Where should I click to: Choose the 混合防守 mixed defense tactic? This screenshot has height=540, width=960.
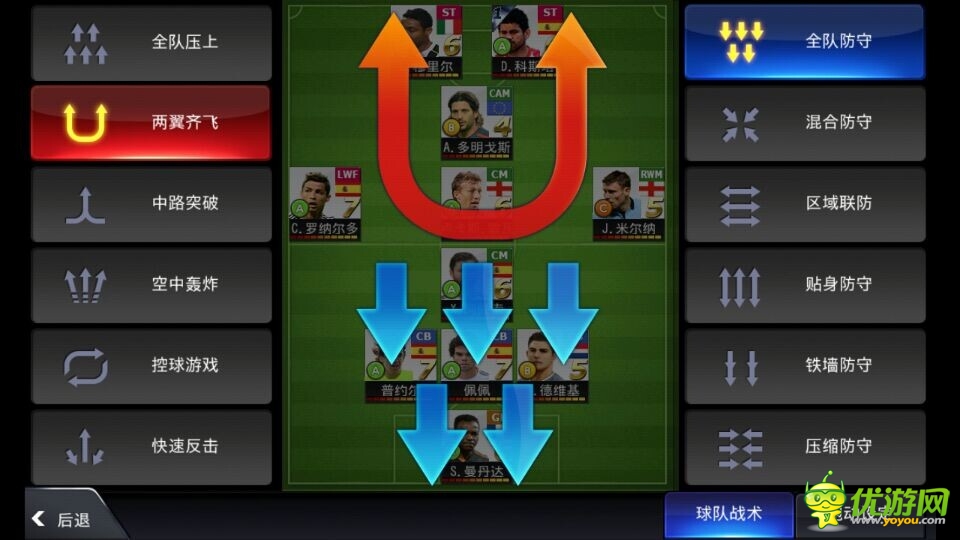click(x=804, y=122)
